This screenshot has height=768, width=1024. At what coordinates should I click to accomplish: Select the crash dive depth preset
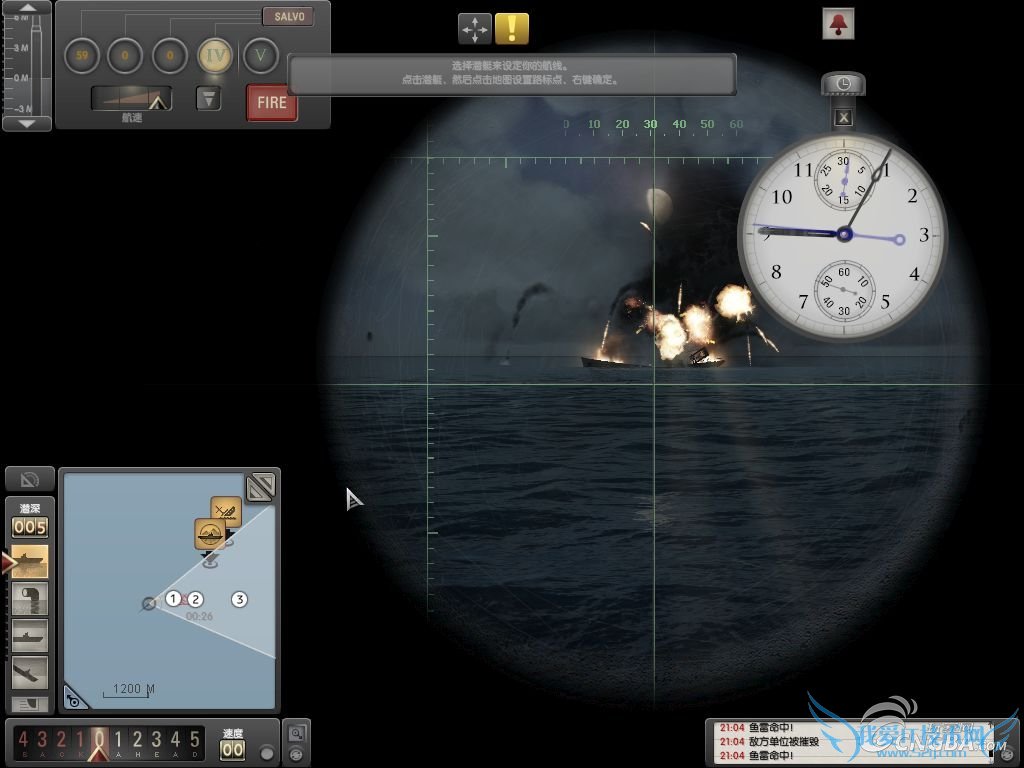pyautogui.click(x=29, y=671)
